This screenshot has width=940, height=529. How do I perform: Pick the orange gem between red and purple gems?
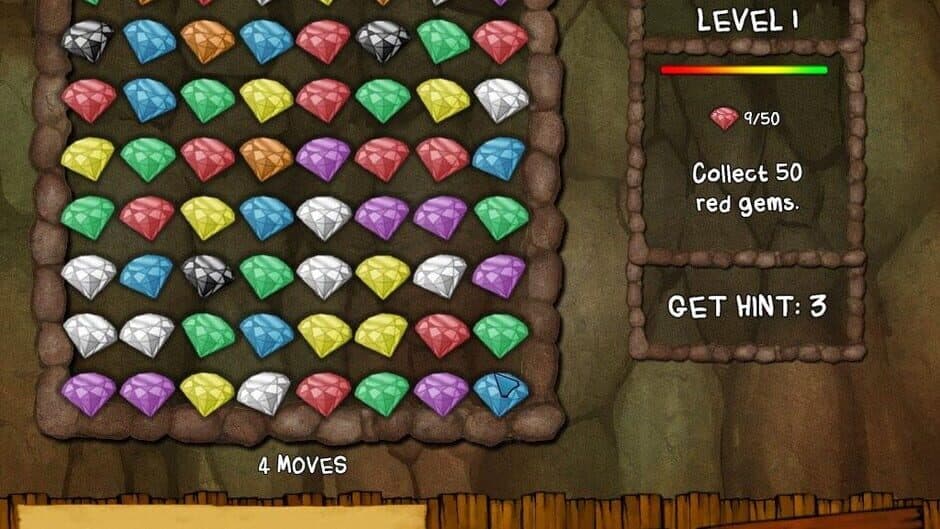[266, 157]
